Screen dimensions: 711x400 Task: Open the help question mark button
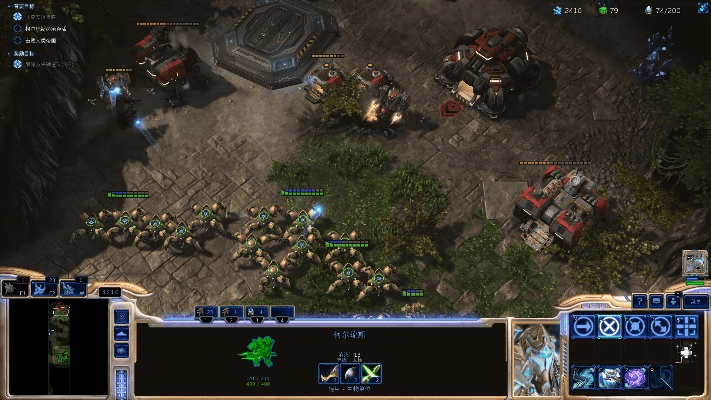pos(639,301)
